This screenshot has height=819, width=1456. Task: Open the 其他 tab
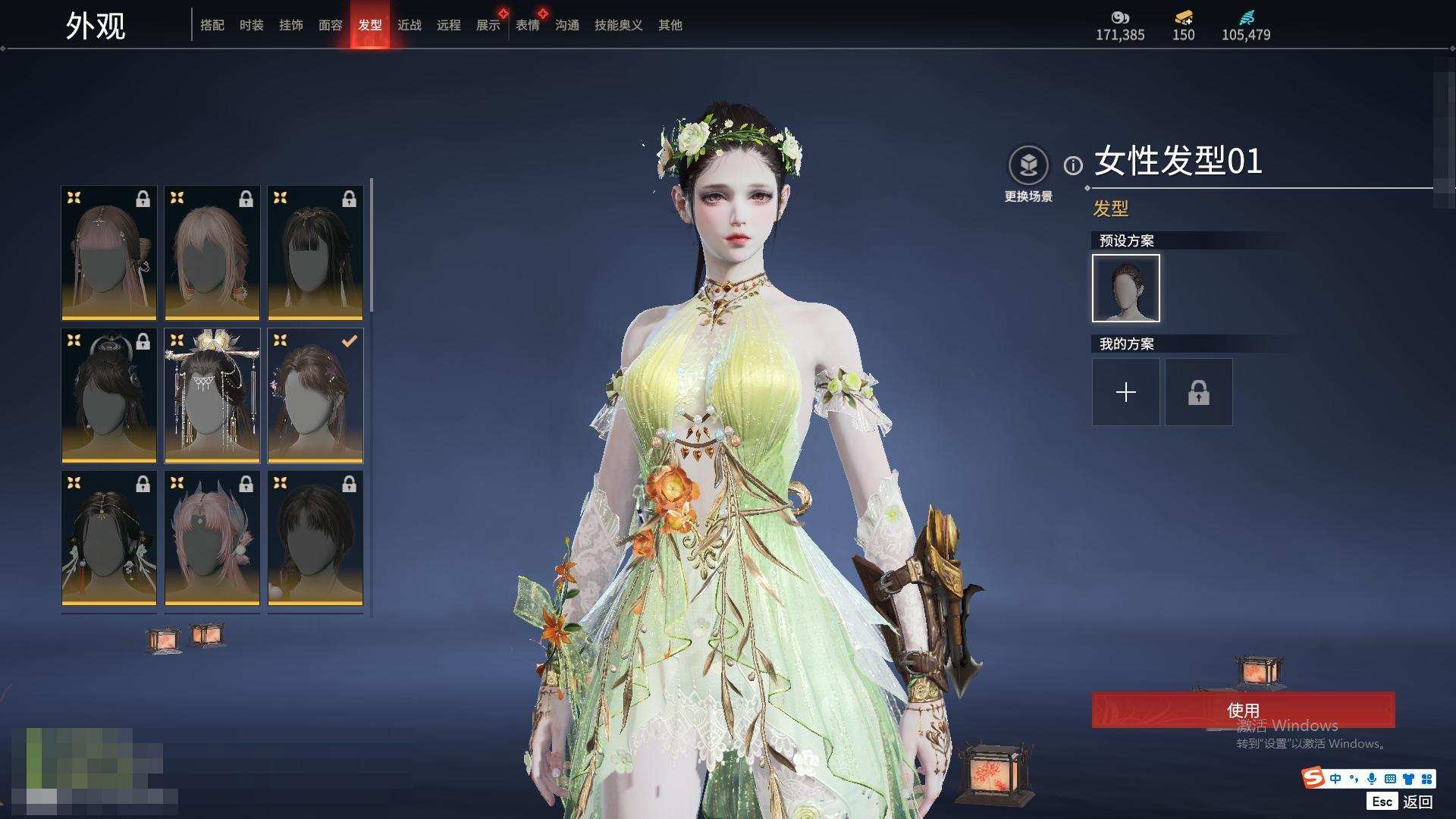(670, 25)
